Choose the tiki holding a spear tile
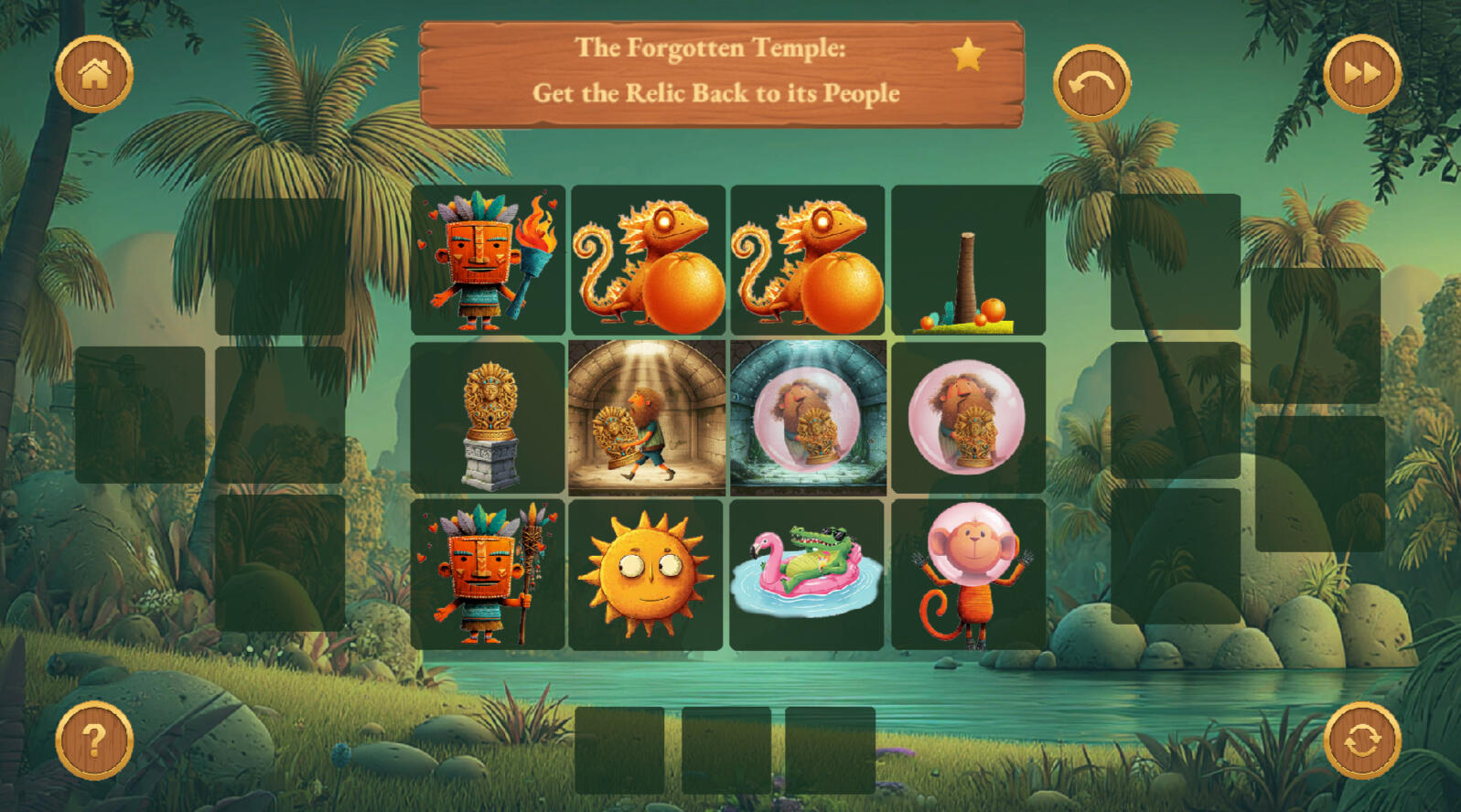Image resolution: width=1461 pixels, height=812 pixels. coord(488,574)
